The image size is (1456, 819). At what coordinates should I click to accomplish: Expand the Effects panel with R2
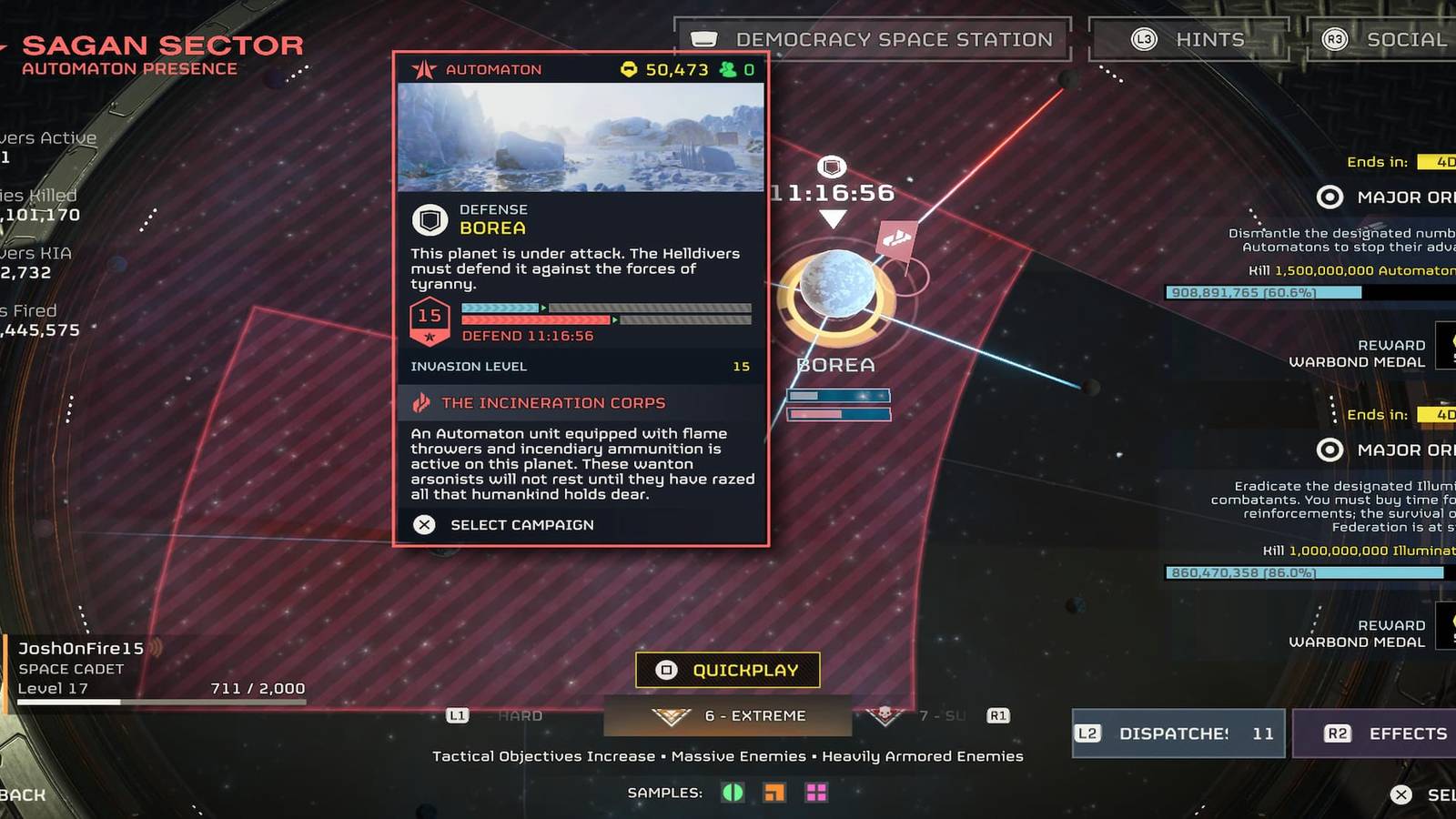point(1383,733)
